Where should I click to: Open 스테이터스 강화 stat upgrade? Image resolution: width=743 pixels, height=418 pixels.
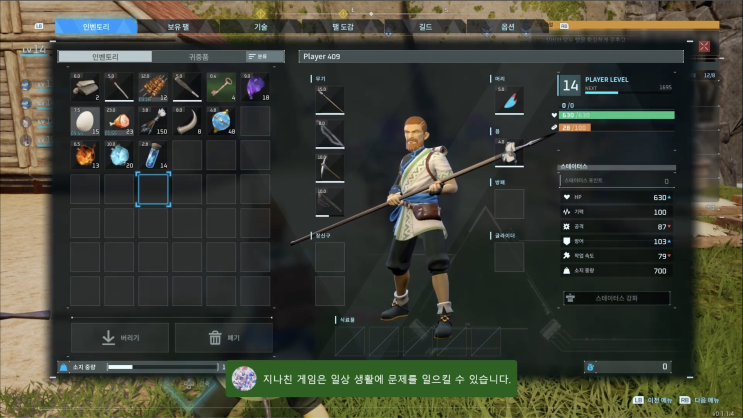[x=616, y=297]
